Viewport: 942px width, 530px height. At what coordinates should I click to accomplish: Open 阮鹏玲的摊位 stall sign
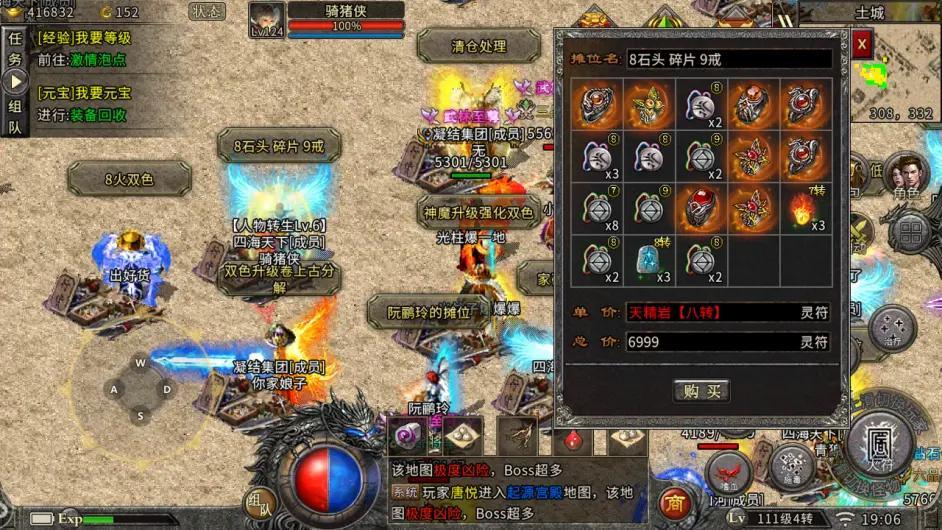click(430, 313)
